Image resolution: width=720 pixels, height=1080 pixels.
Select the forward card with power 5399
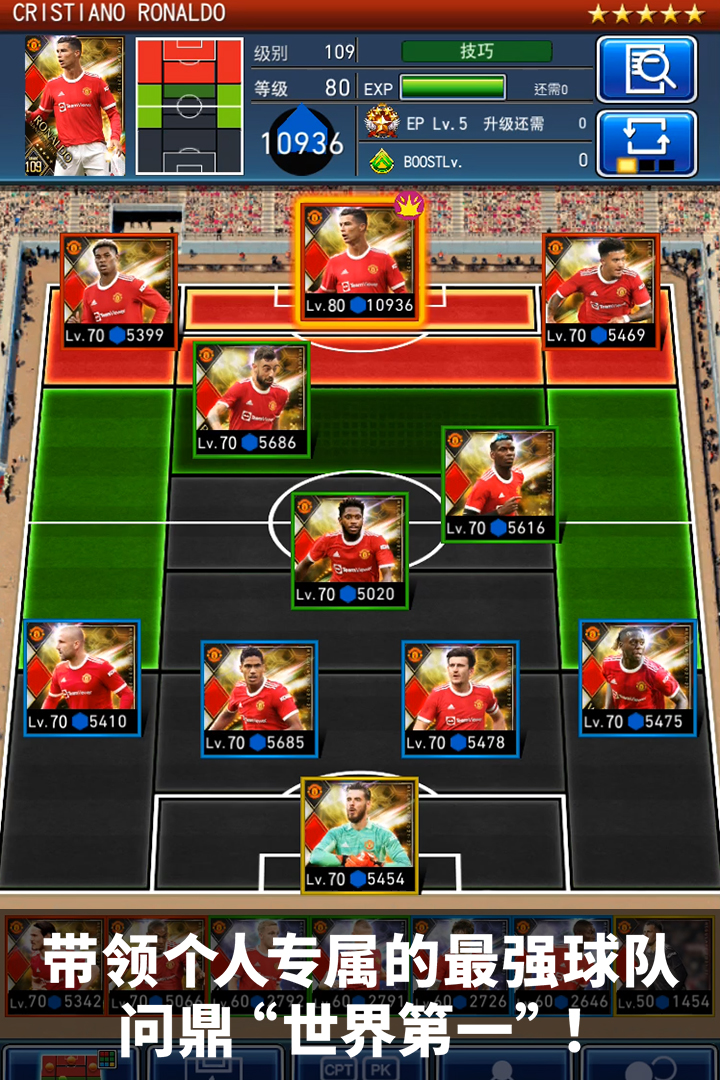119,291
